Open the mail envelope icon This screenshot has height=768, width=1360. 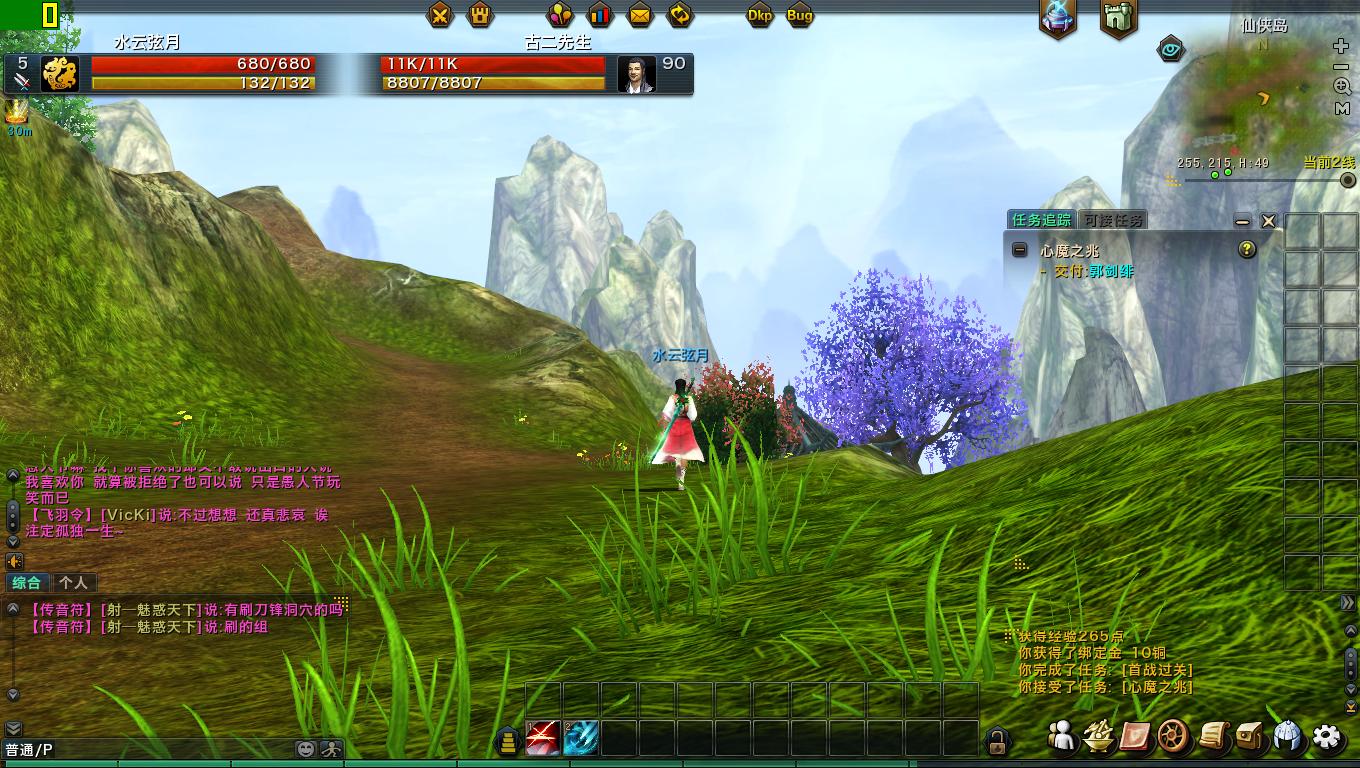tap(640, 15)
